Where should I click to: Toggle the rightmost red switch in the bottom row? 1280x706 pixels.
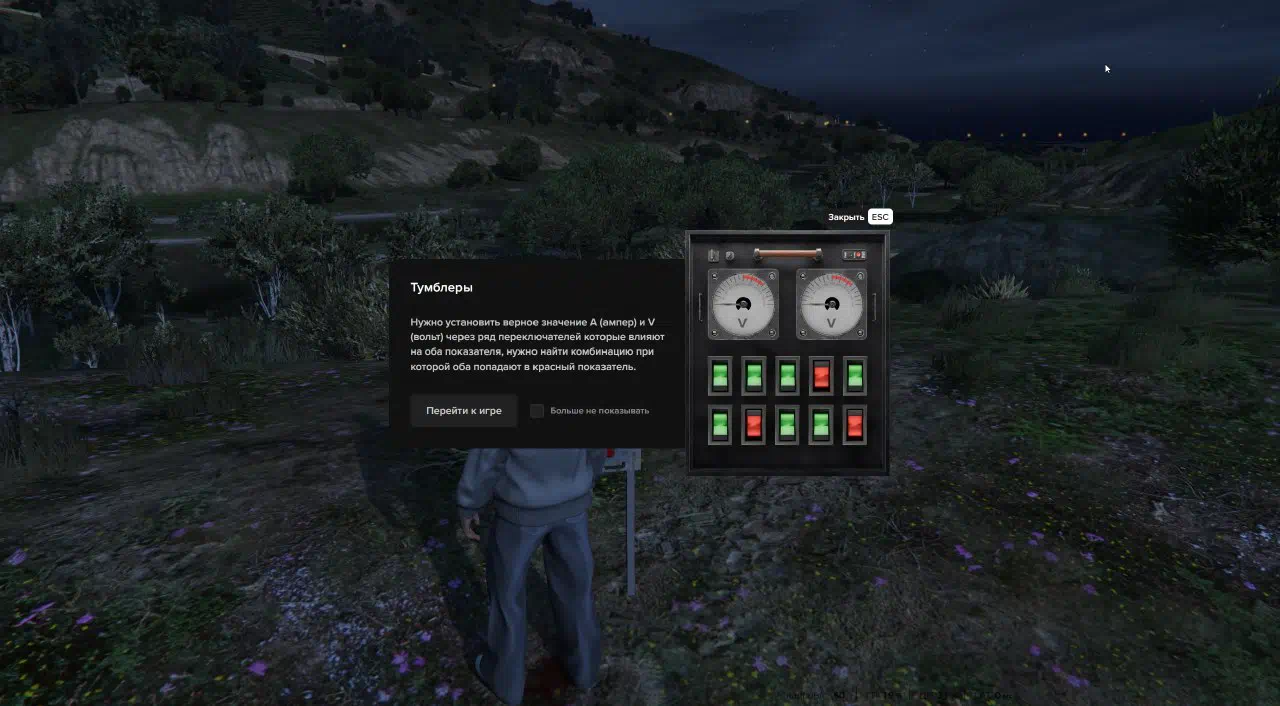coord(855,424)
